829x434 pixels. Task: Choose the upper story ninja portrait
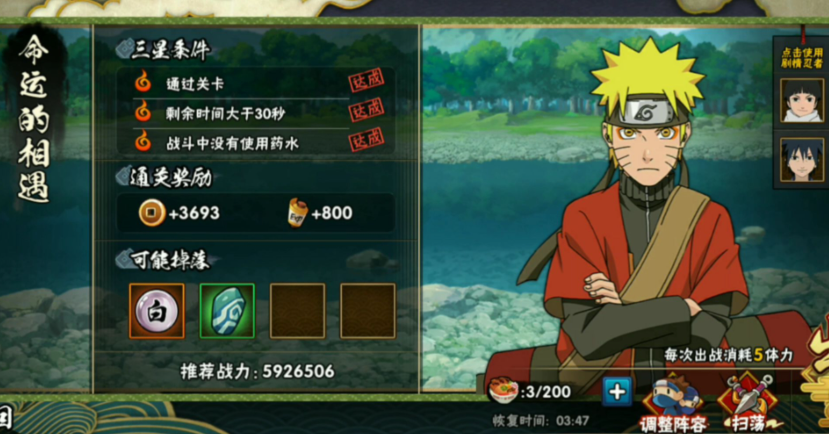pyautogui.click(x=801, y=101)
